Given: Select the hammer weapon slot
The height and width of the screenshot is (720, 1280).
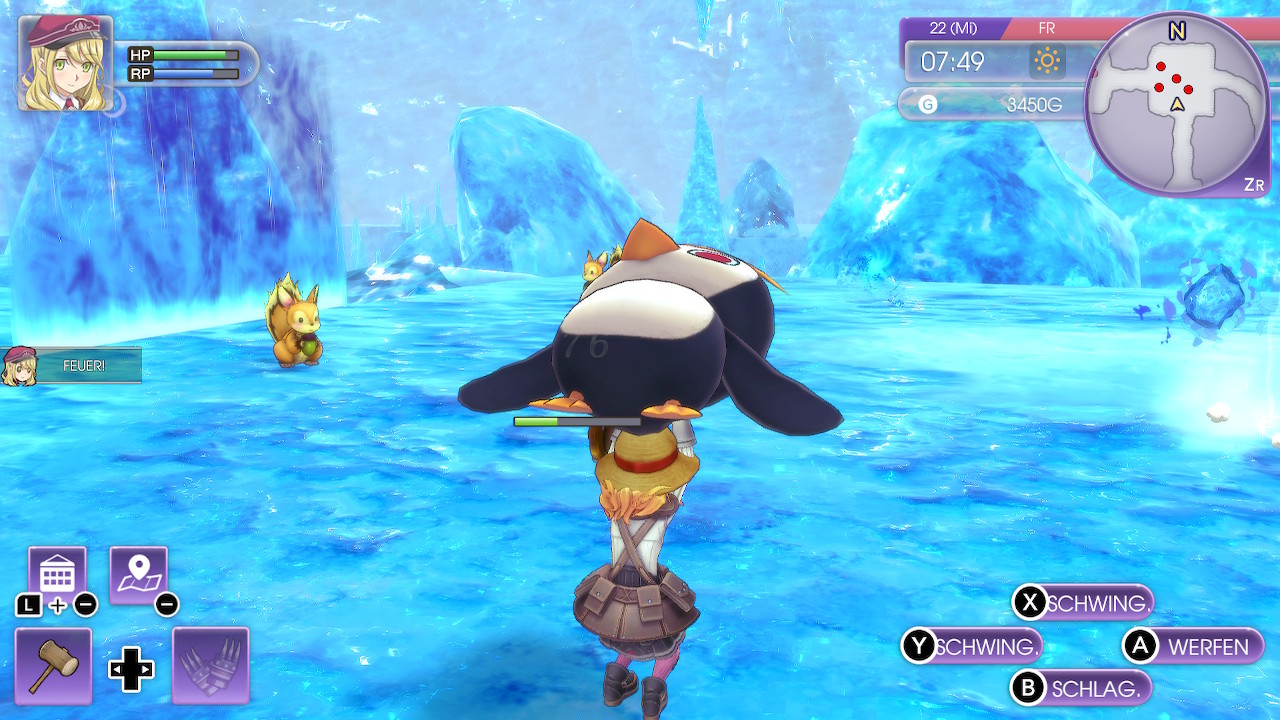Looking at the screenshot, I should 53,665.
